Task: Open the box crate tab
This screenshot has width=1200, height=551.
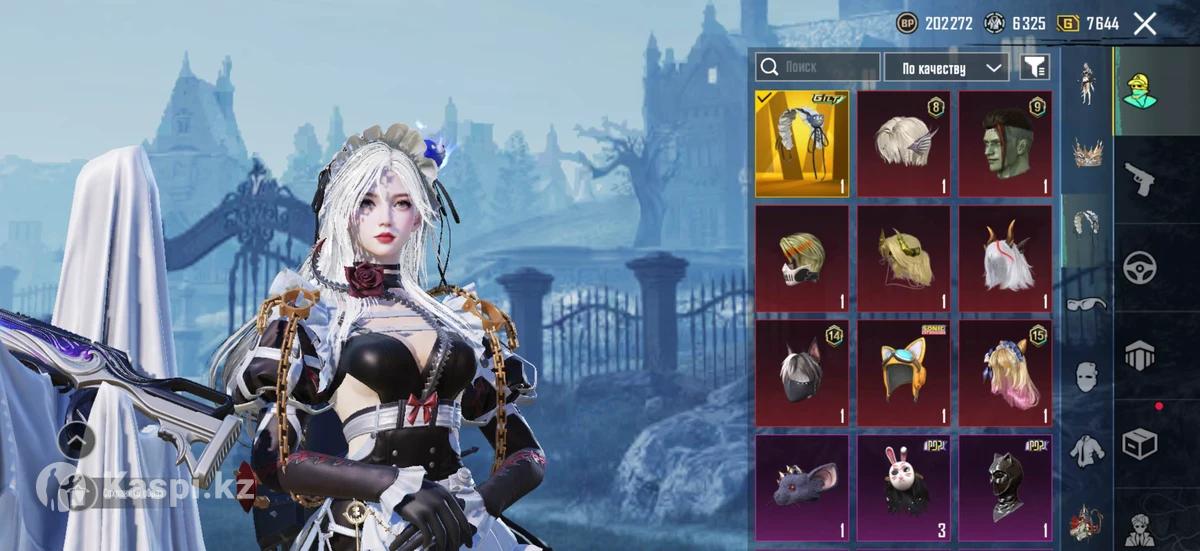Action: coord(1140,441)
